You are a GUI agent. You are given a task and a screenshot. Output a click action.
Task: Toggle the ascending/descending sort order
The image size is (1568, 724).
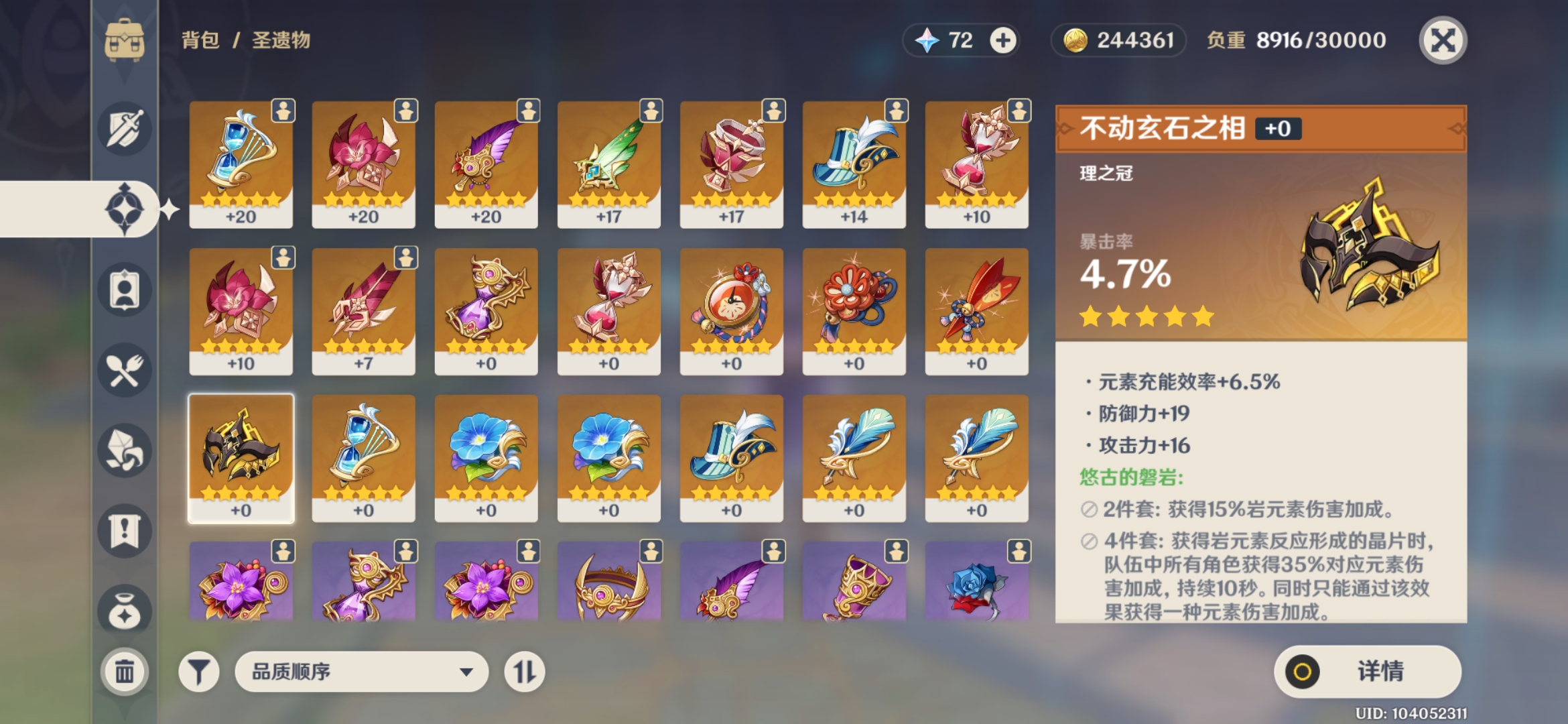[525, 670]
